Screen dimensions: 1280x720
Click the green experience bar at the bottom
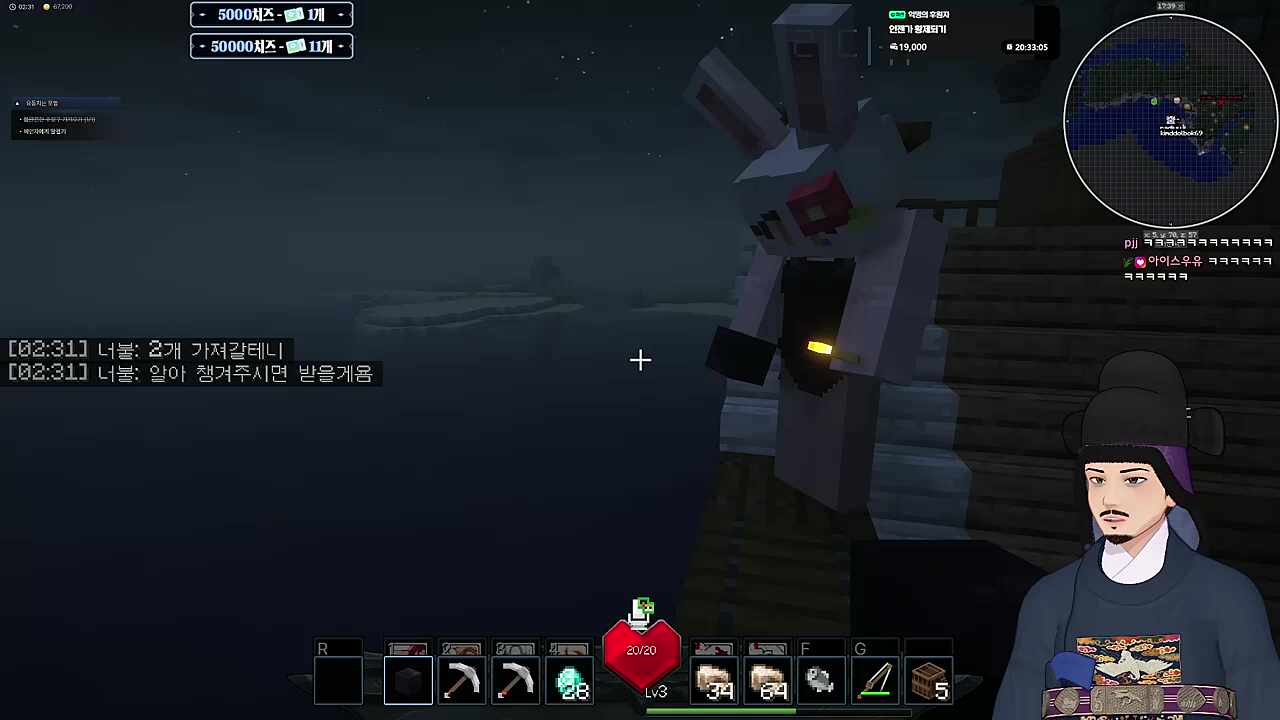(x=718, y=712)
